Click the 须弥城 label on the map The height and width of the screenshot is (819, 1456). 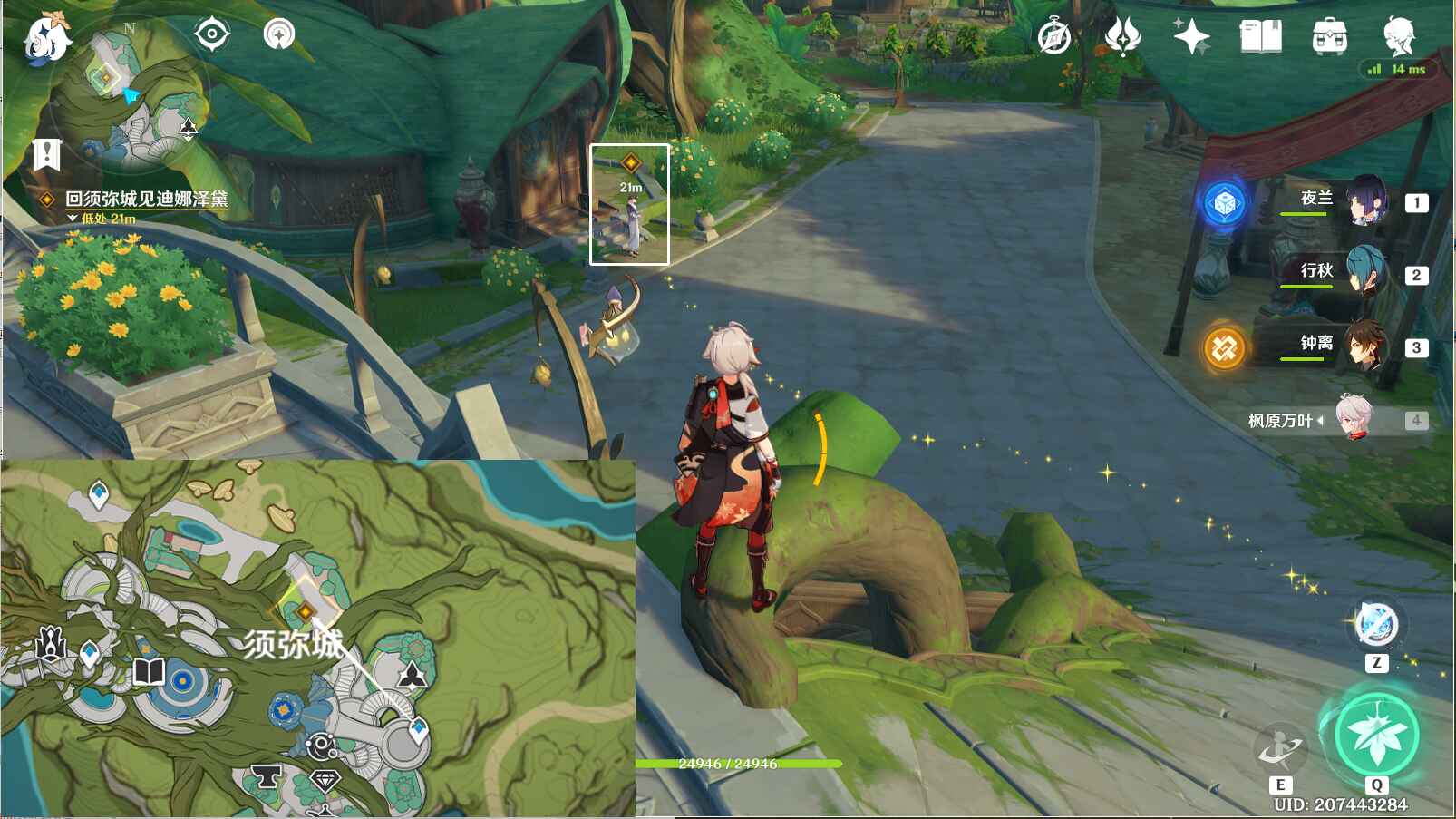click(293, 645)
